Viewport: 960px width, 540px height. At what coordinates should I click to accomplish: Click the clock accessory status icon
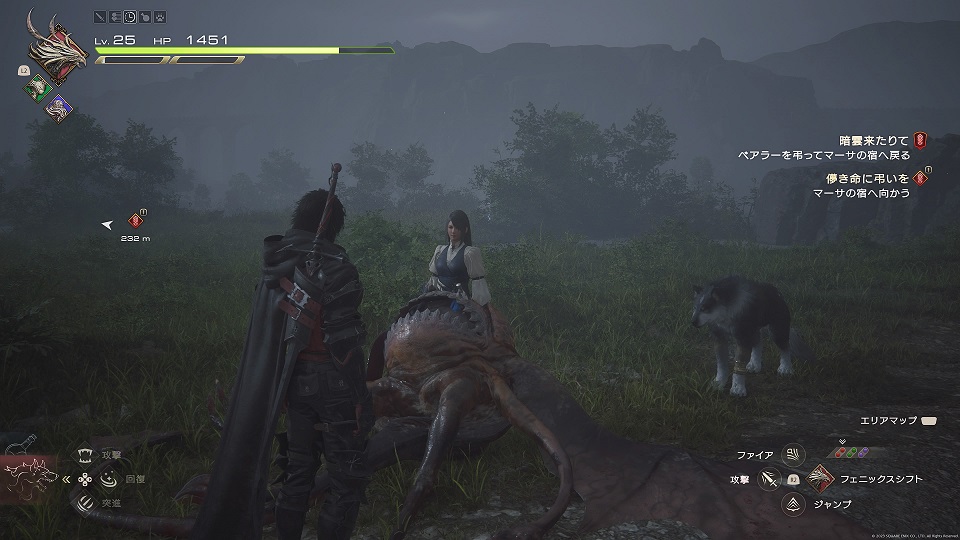[x=131, y=17]
